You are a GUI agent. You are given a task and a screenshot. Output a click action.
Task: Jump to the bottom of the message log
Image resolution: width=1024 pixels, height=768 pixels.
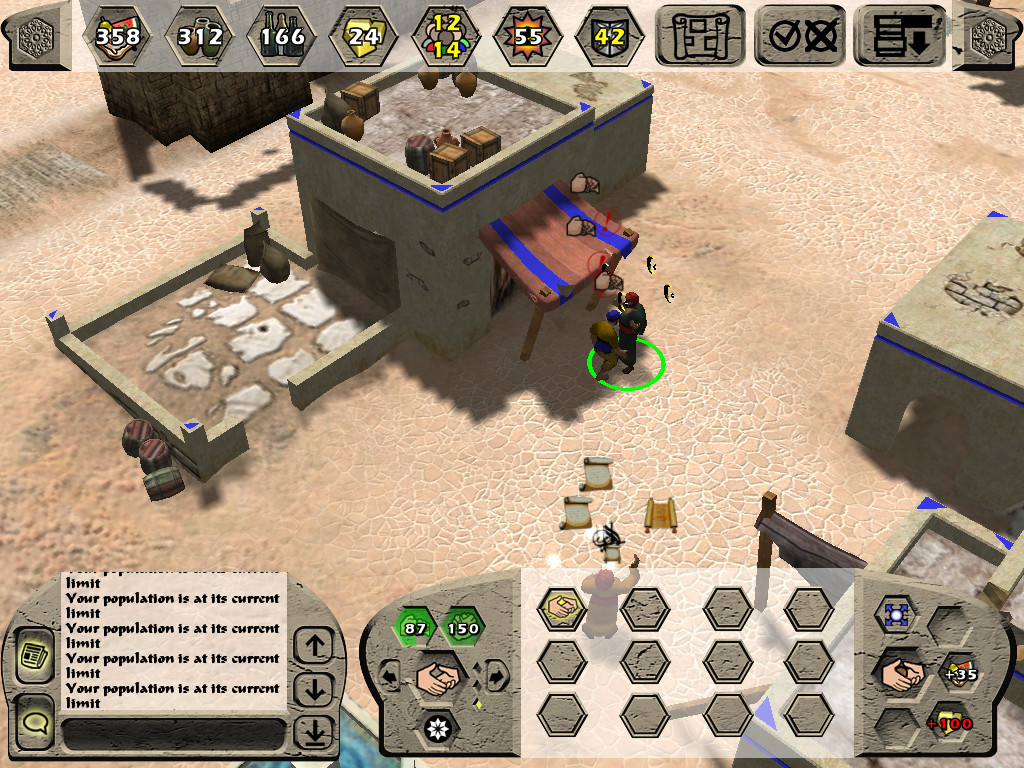coord(315,733)
